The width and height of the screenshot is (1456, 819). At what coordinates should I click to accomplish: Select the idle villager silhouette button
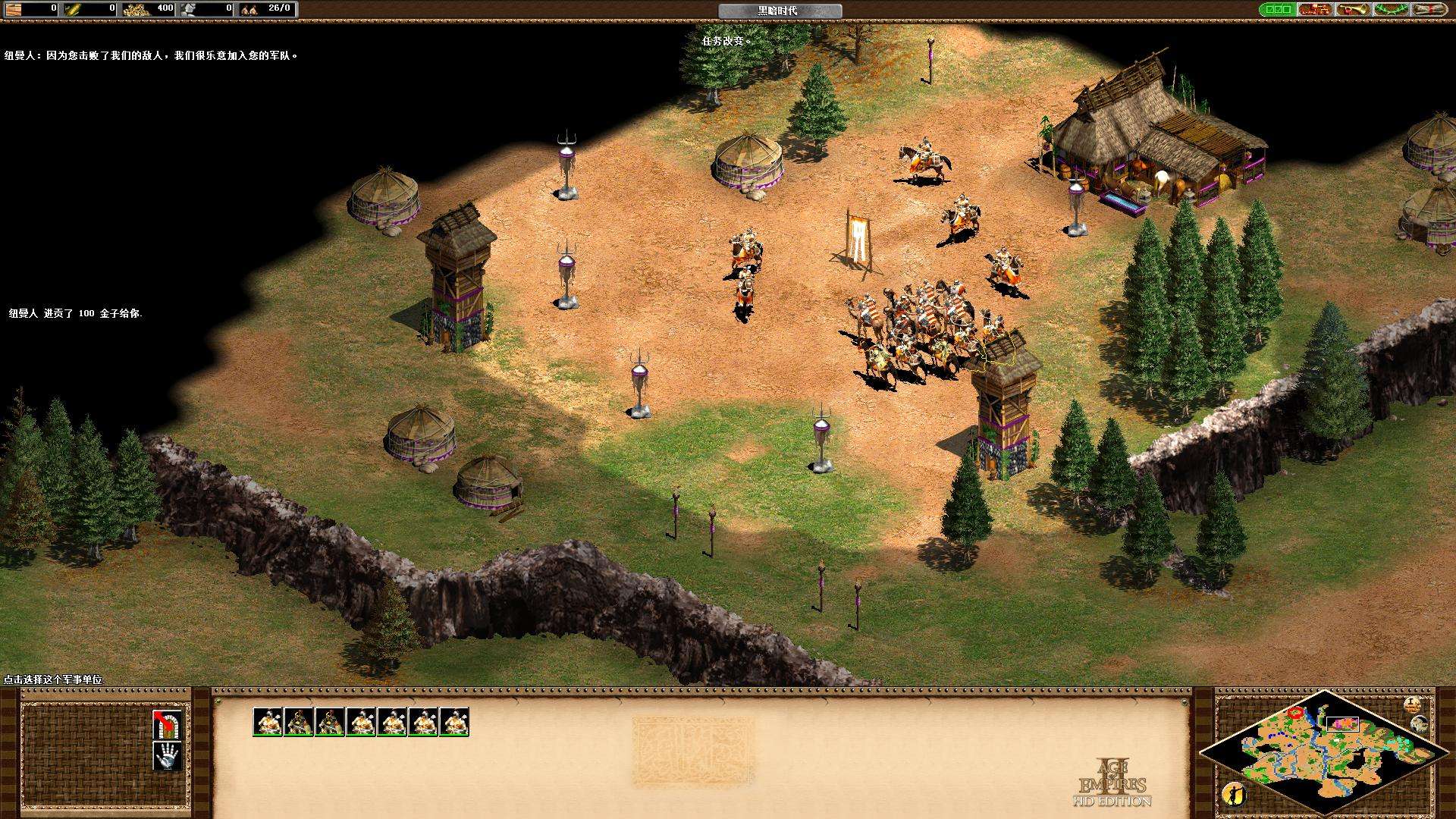(1234, 793)
